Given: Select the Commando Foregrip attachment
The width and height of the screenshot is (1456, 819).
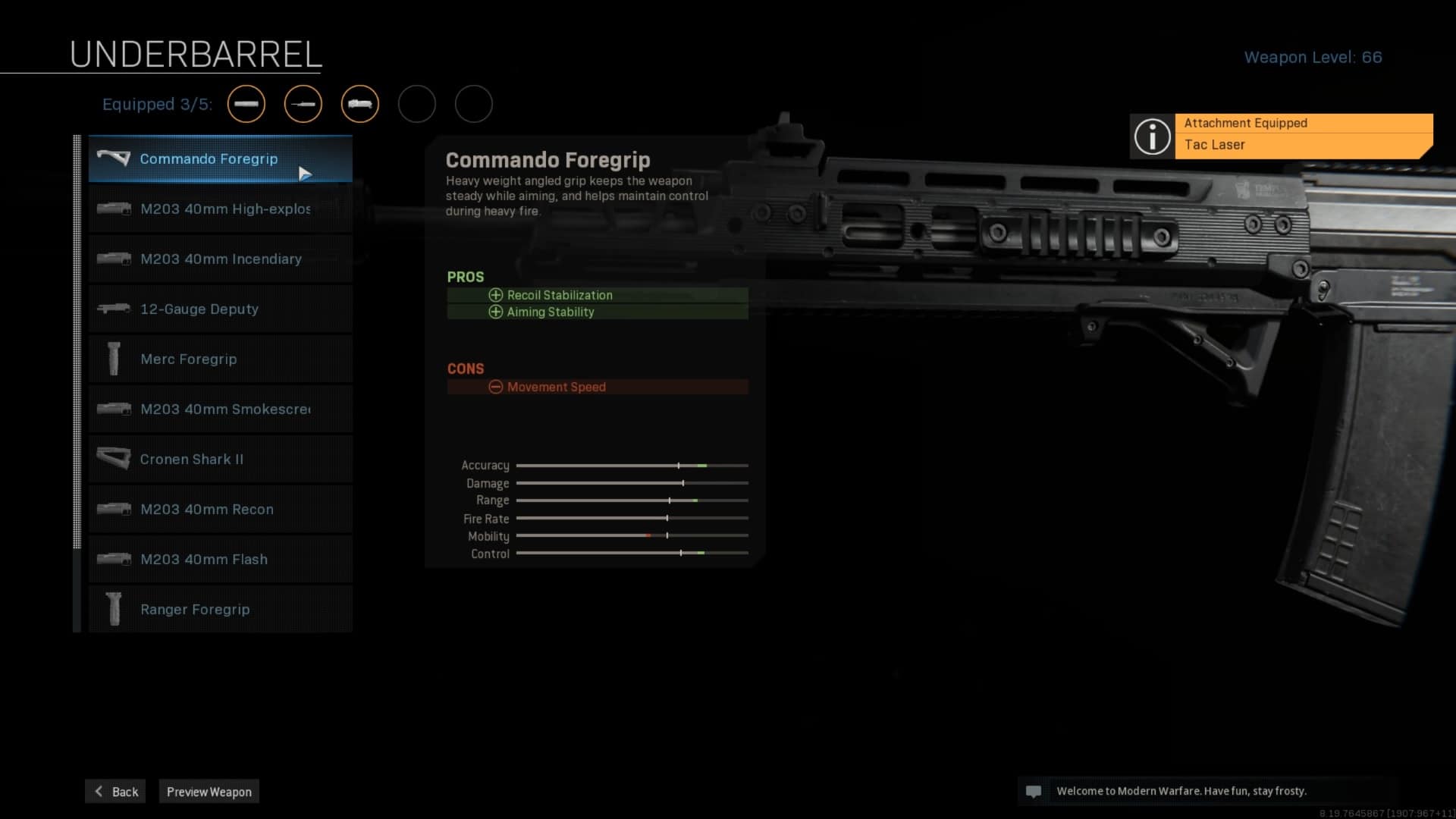Looking at the screenshot, I should tap(220, 159).
